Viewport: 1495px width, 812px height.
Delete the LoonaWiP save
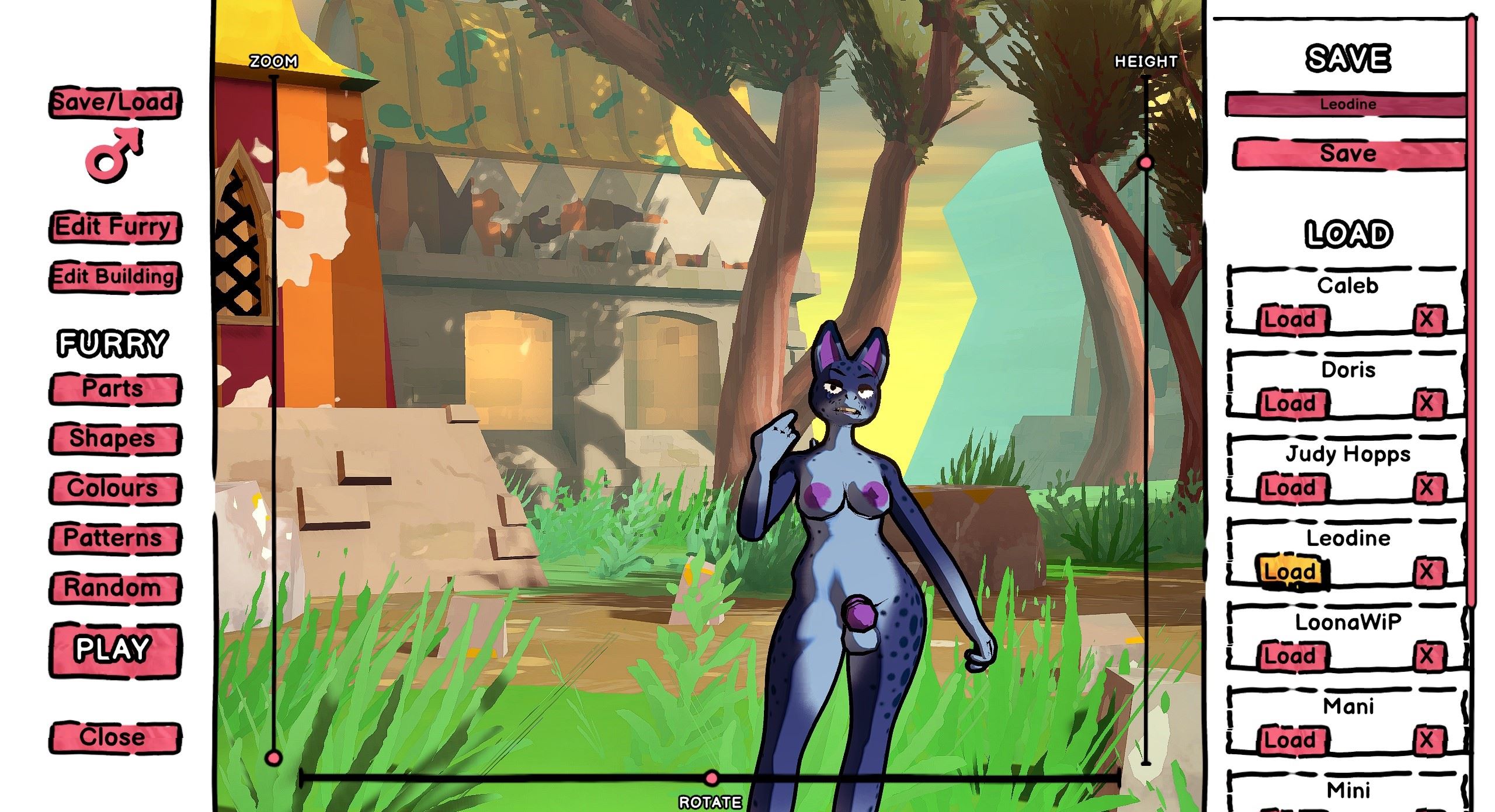point(1426,656)
